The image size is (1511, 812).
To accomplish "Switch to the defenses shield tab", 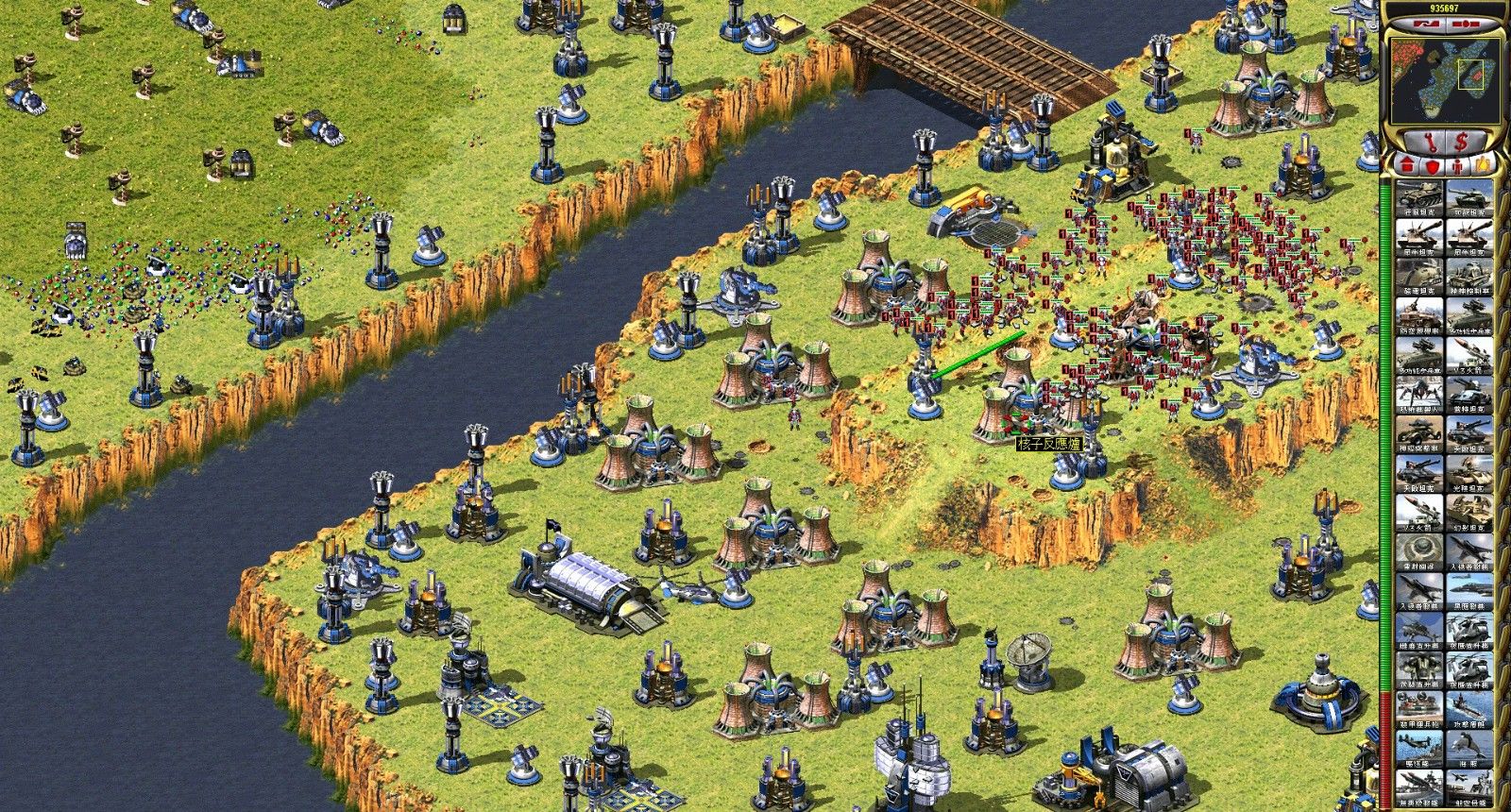I will click(1431, 167).
